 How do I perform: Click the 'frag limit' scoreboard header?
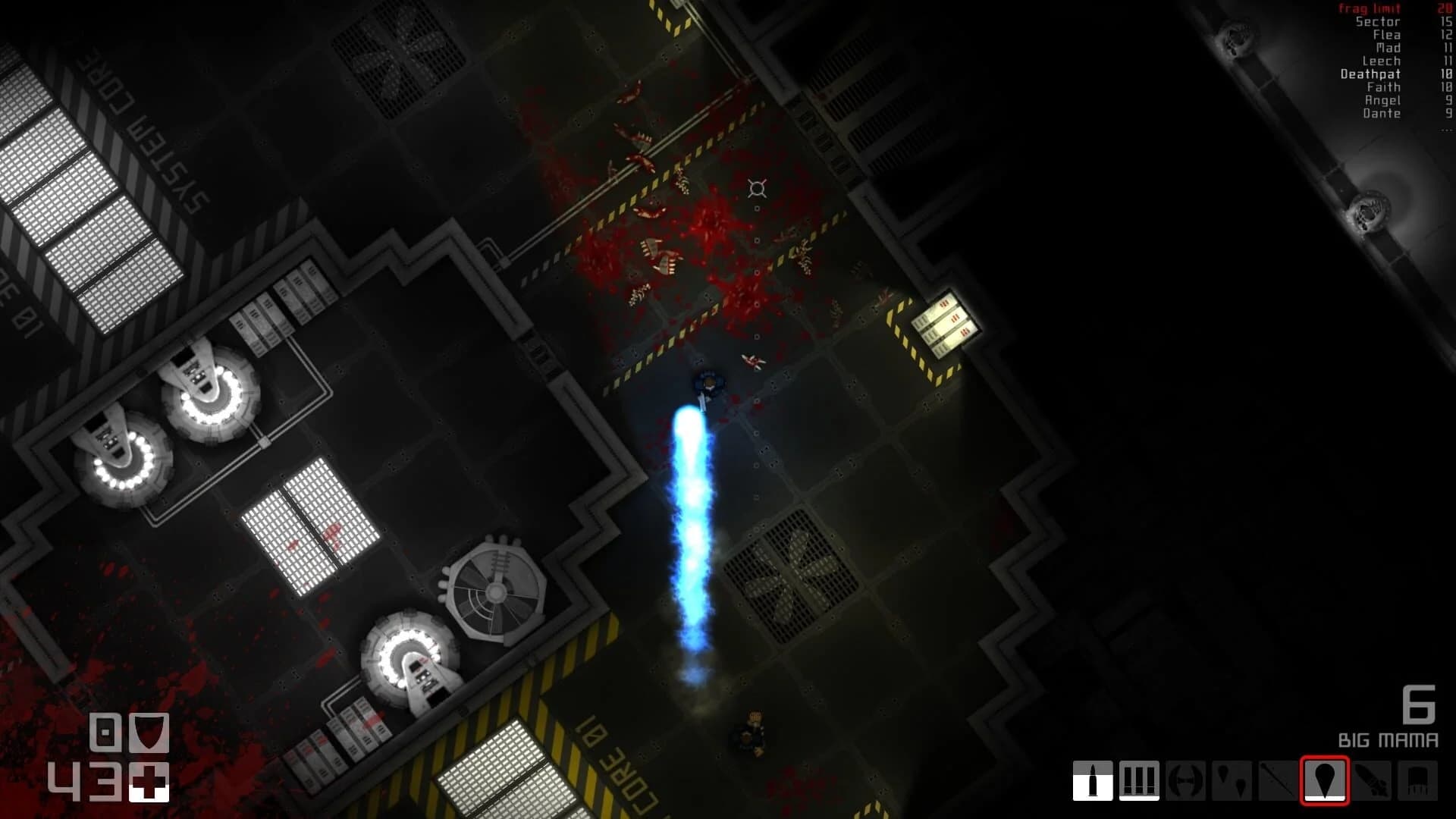pyautogui.click(x=1370, y=10)
